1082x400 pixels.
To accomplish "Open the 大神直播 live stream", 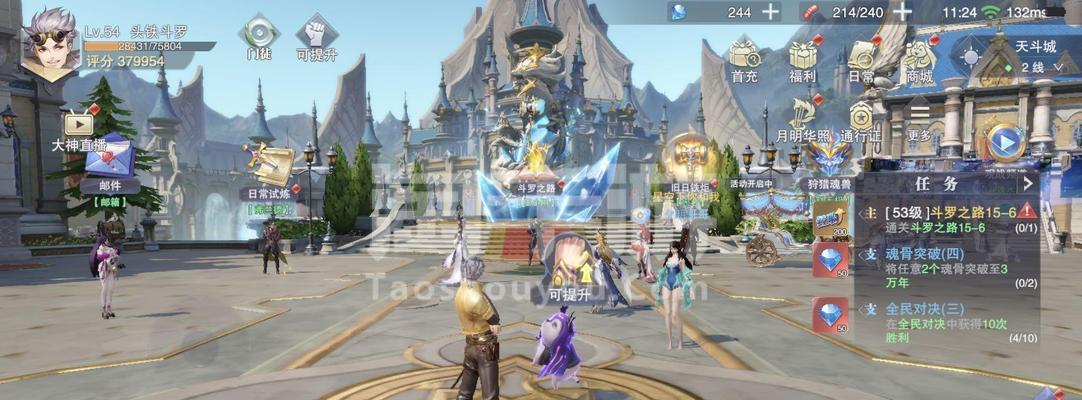I will pos(78,126).
